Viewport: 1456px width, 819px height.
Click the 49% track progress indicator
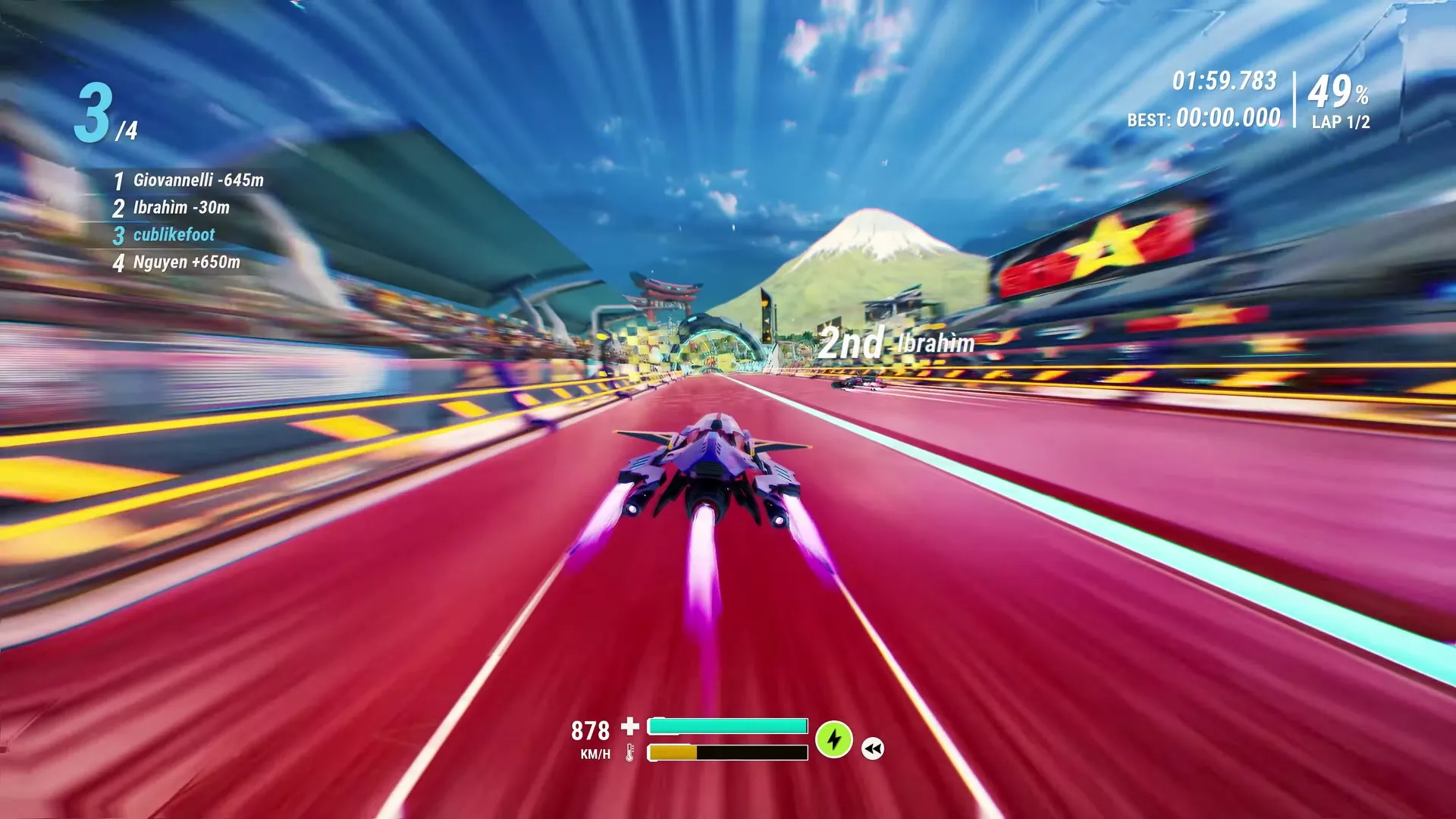pos(1339,93)
